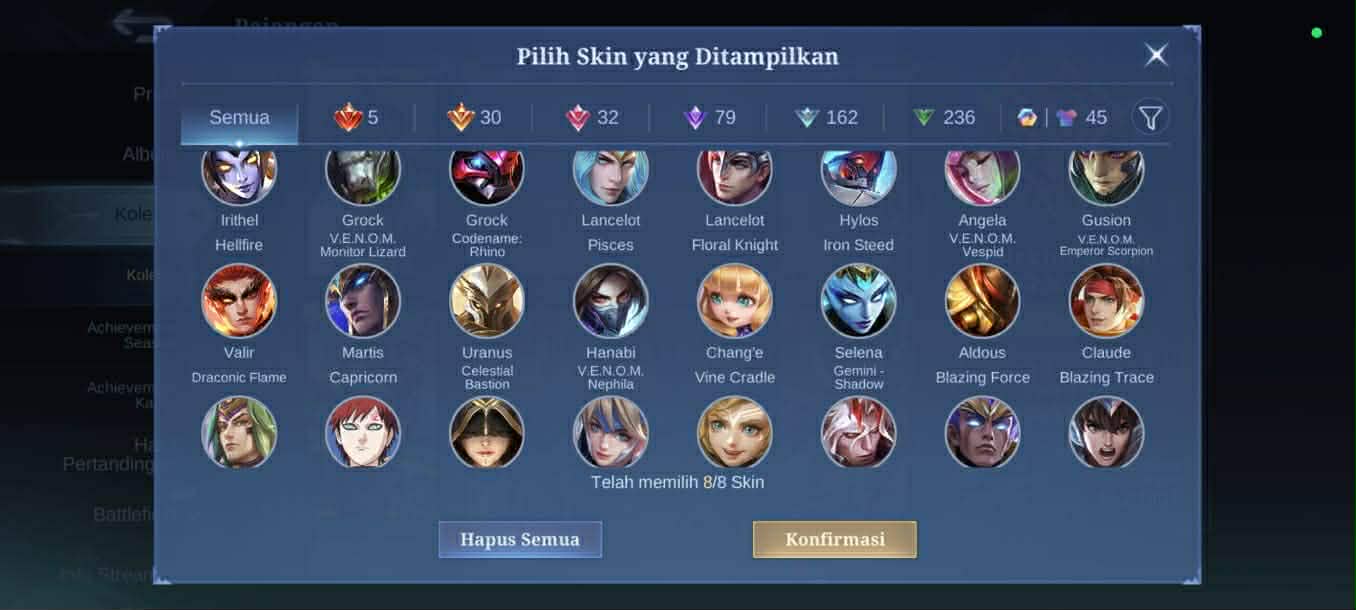Show the tier with 30 skins
This screenshot has height=610, width=1356.
click(474, 118)
